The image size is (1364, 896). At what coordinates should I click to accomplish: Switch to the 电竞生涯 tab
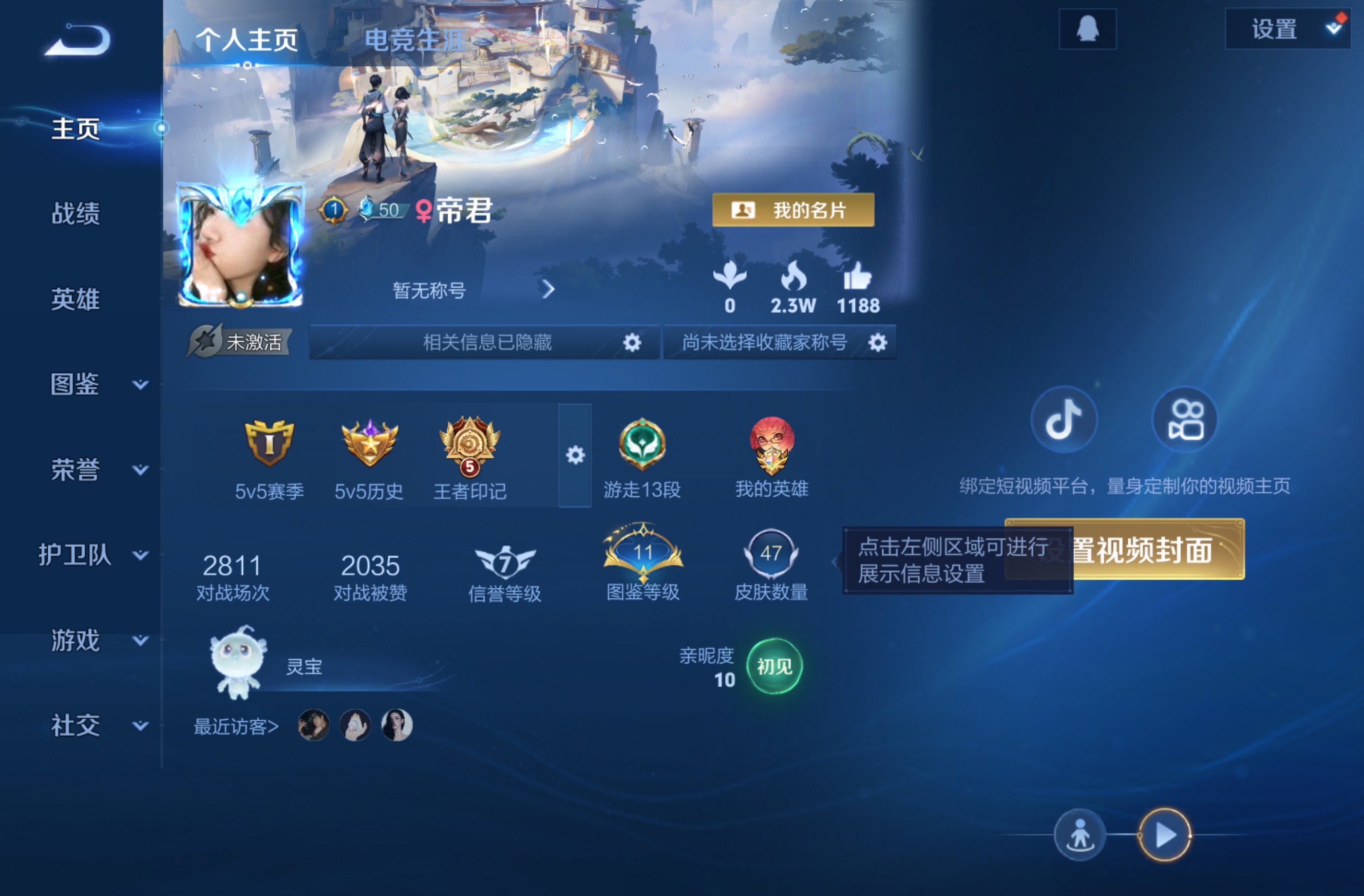tap(415, 40)
